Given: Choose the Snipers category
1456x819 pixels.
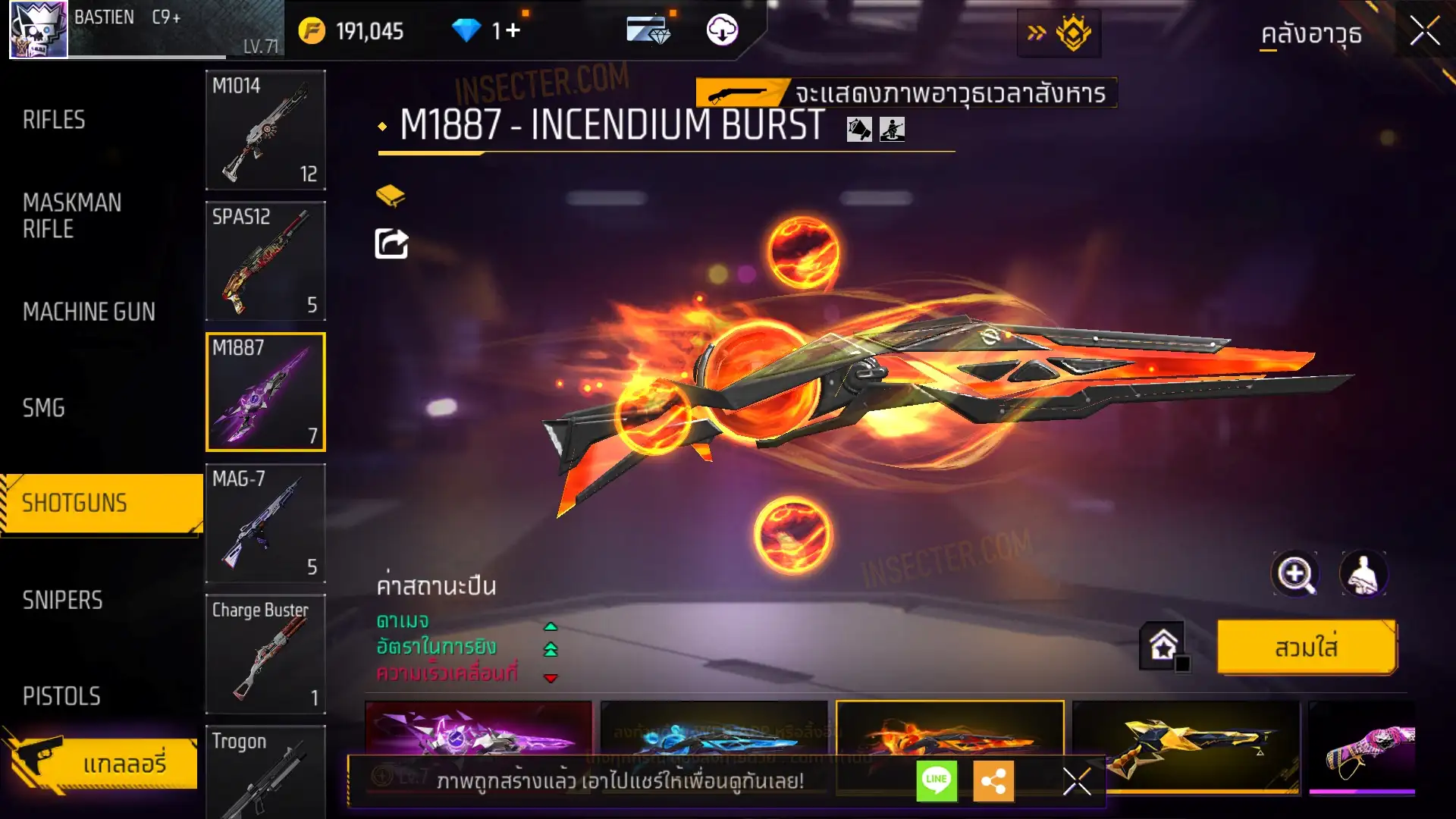Looking at the screenshot, I should [62, 600].
